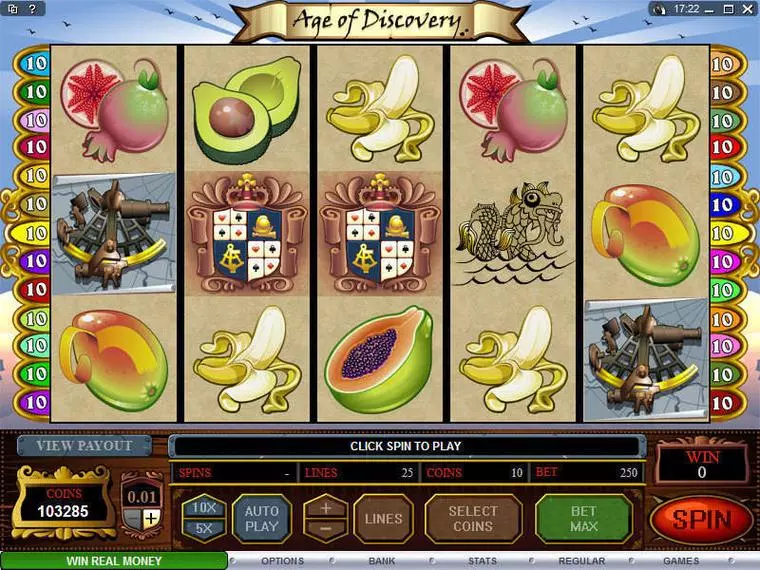Select the 10X autoplay option
Screen dimensions: 760x570
203,507
